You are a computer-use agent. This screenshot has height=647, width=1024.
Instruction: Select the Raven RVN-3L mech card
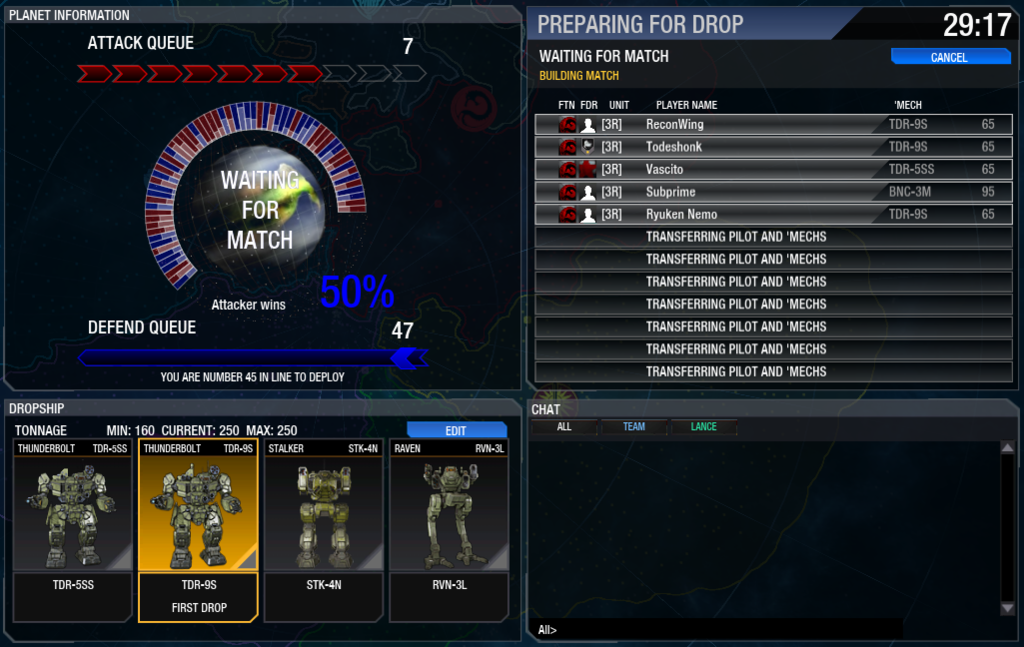click(x=449, y=530)
